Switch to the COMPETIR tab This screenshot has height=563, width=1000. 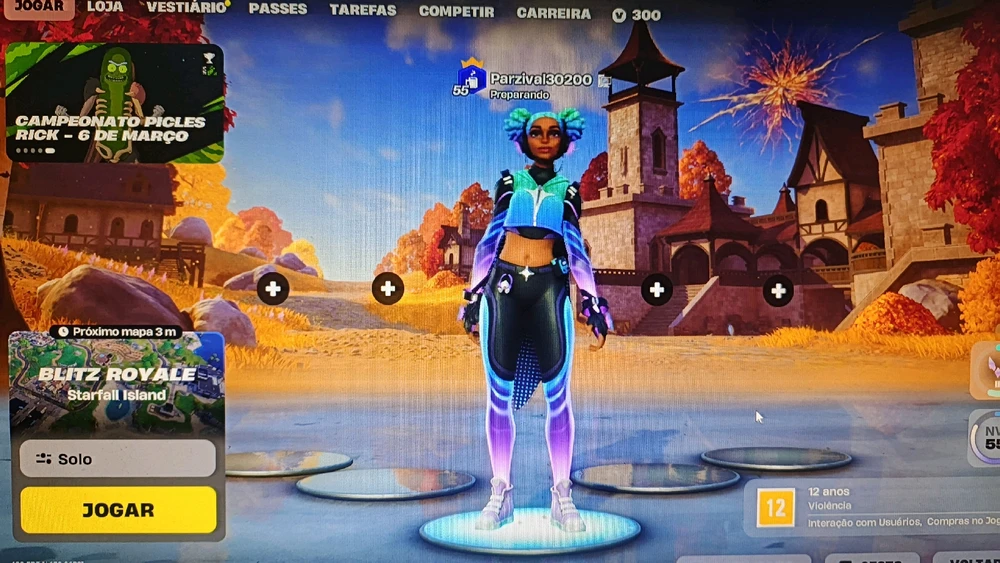456,12
